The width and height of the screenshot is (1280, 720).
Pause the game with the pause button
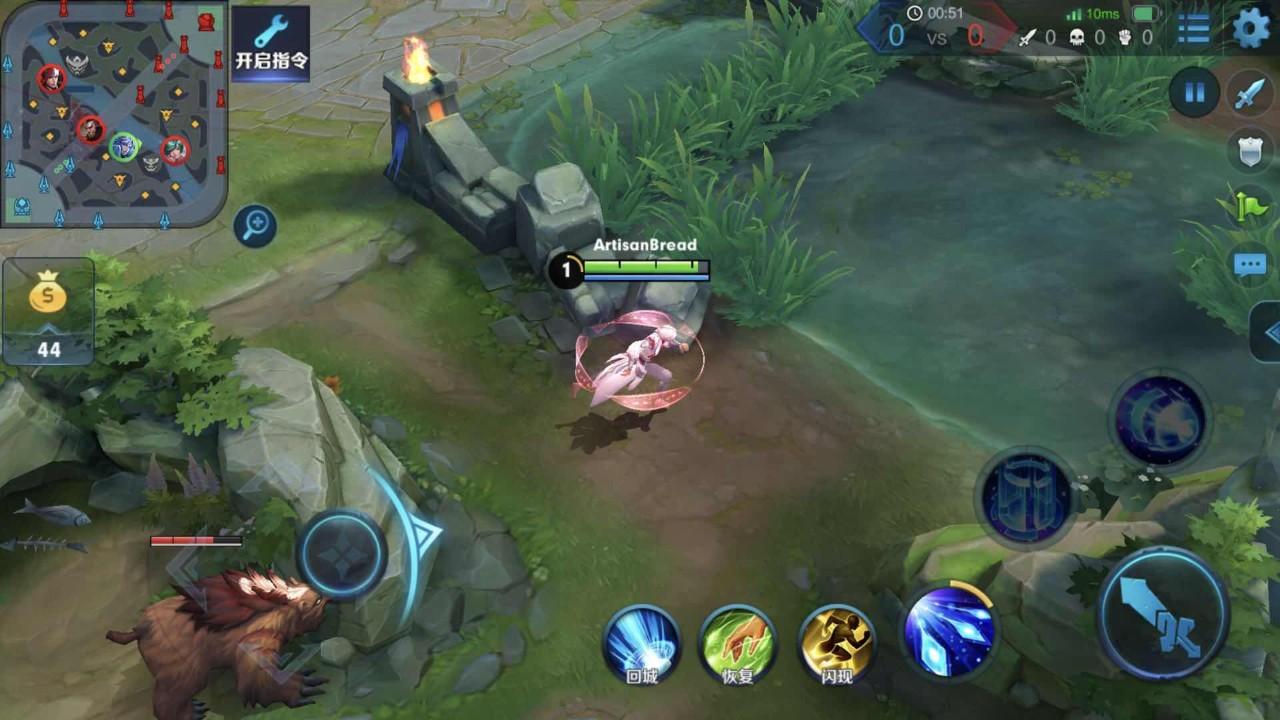[1194, 93]
